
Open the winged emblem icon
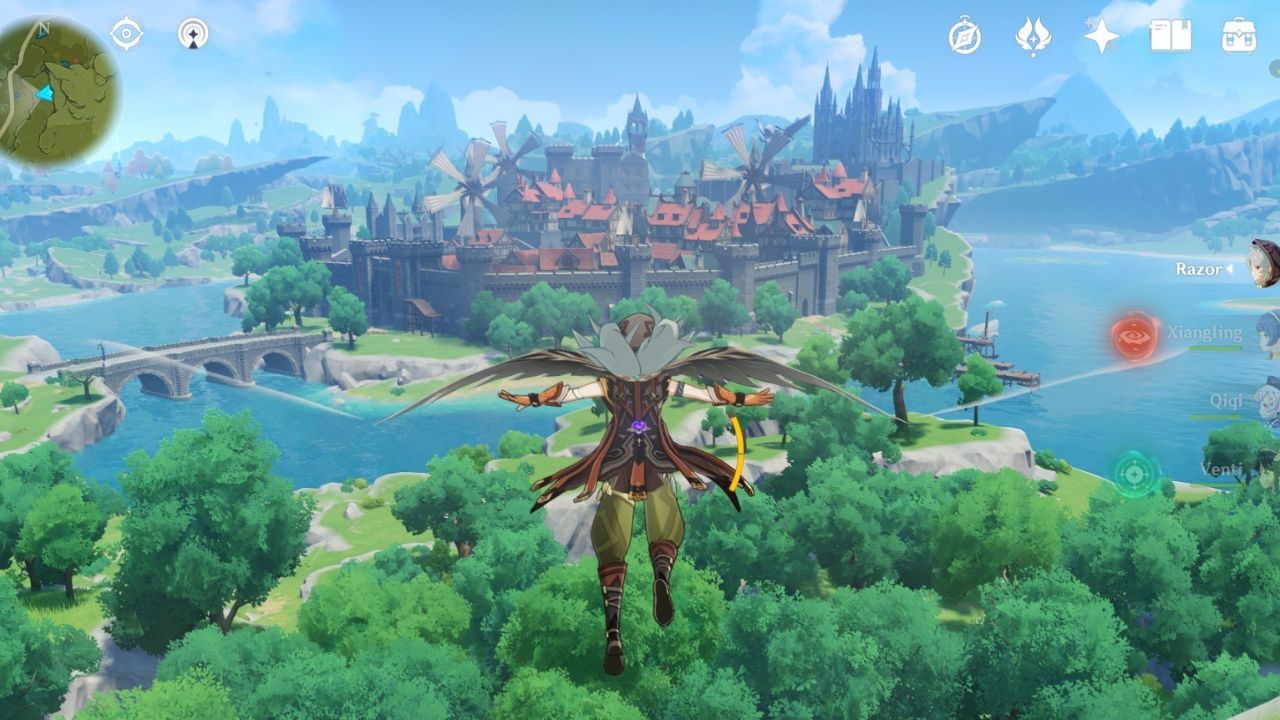[1033, 36]
